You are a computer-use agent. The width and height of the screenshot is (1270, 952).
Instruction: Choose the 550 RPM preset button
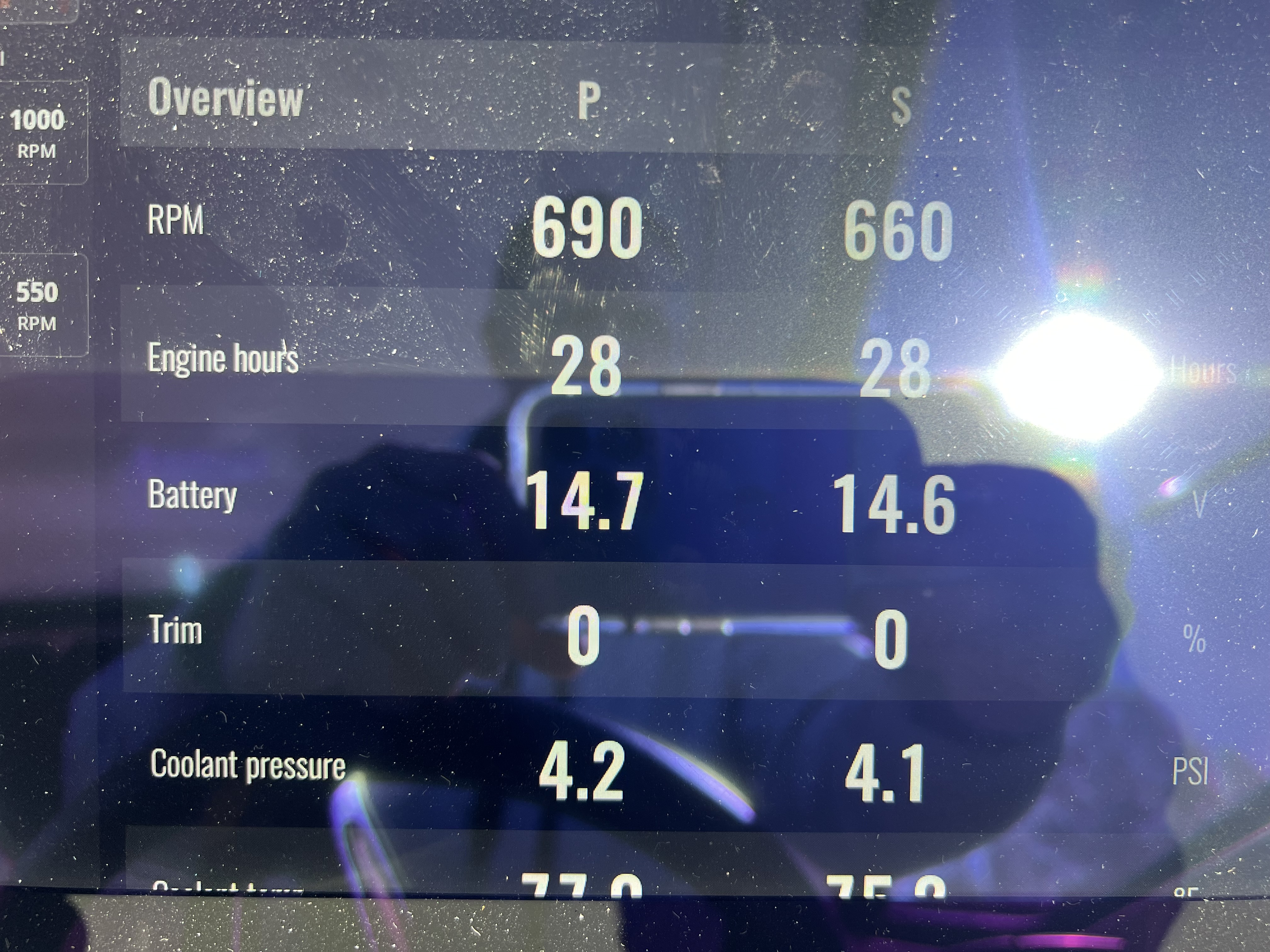point(38,305)
